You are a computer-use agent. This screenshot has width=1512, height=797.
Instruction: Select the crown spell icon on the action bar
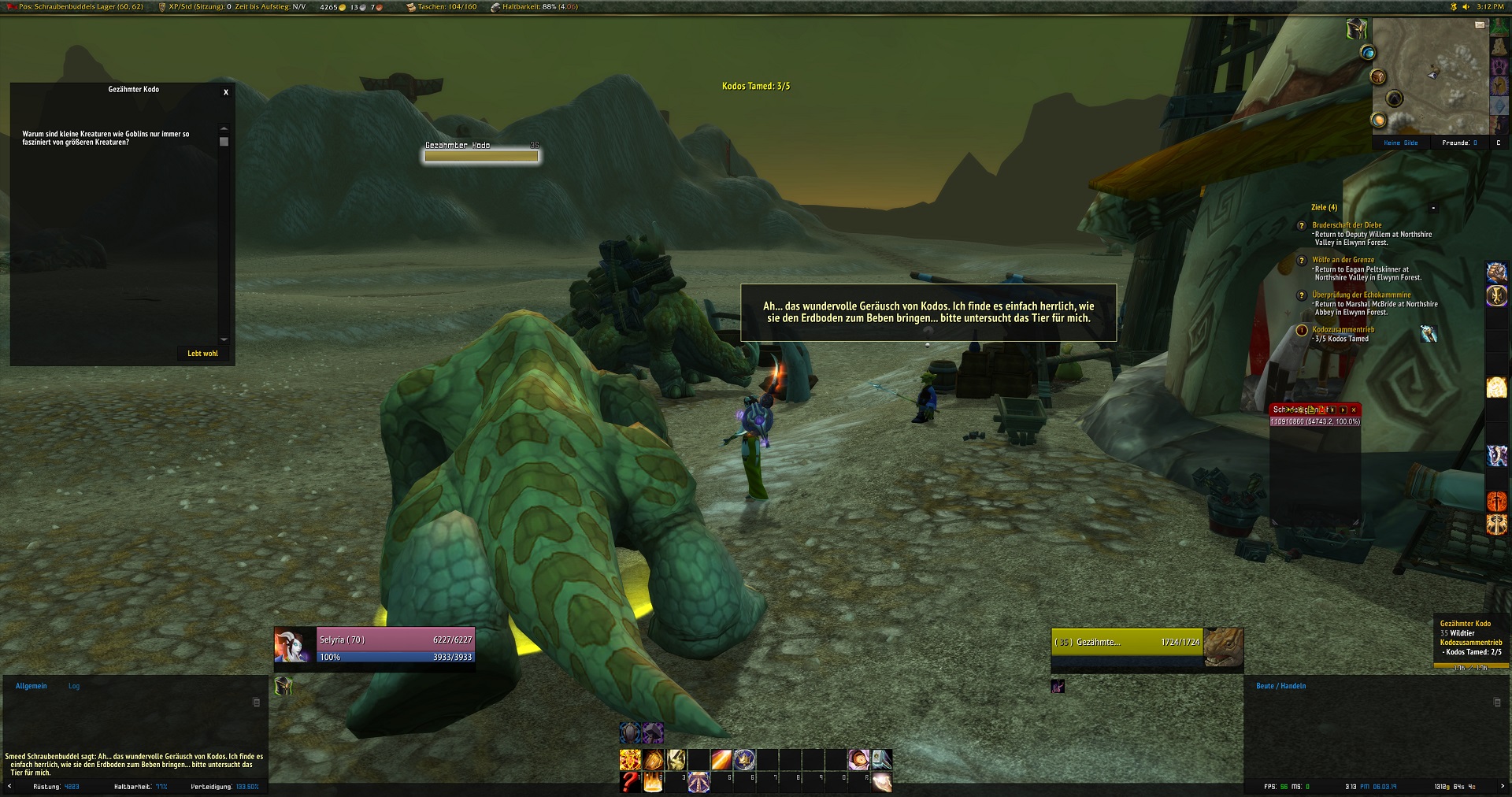[x=744, y=759]
